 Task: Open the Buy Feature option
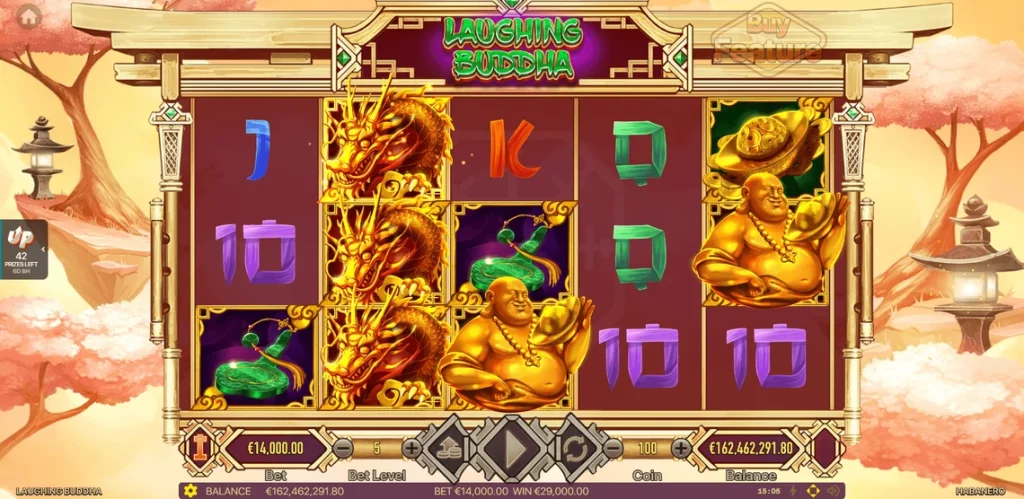[767, 38]
